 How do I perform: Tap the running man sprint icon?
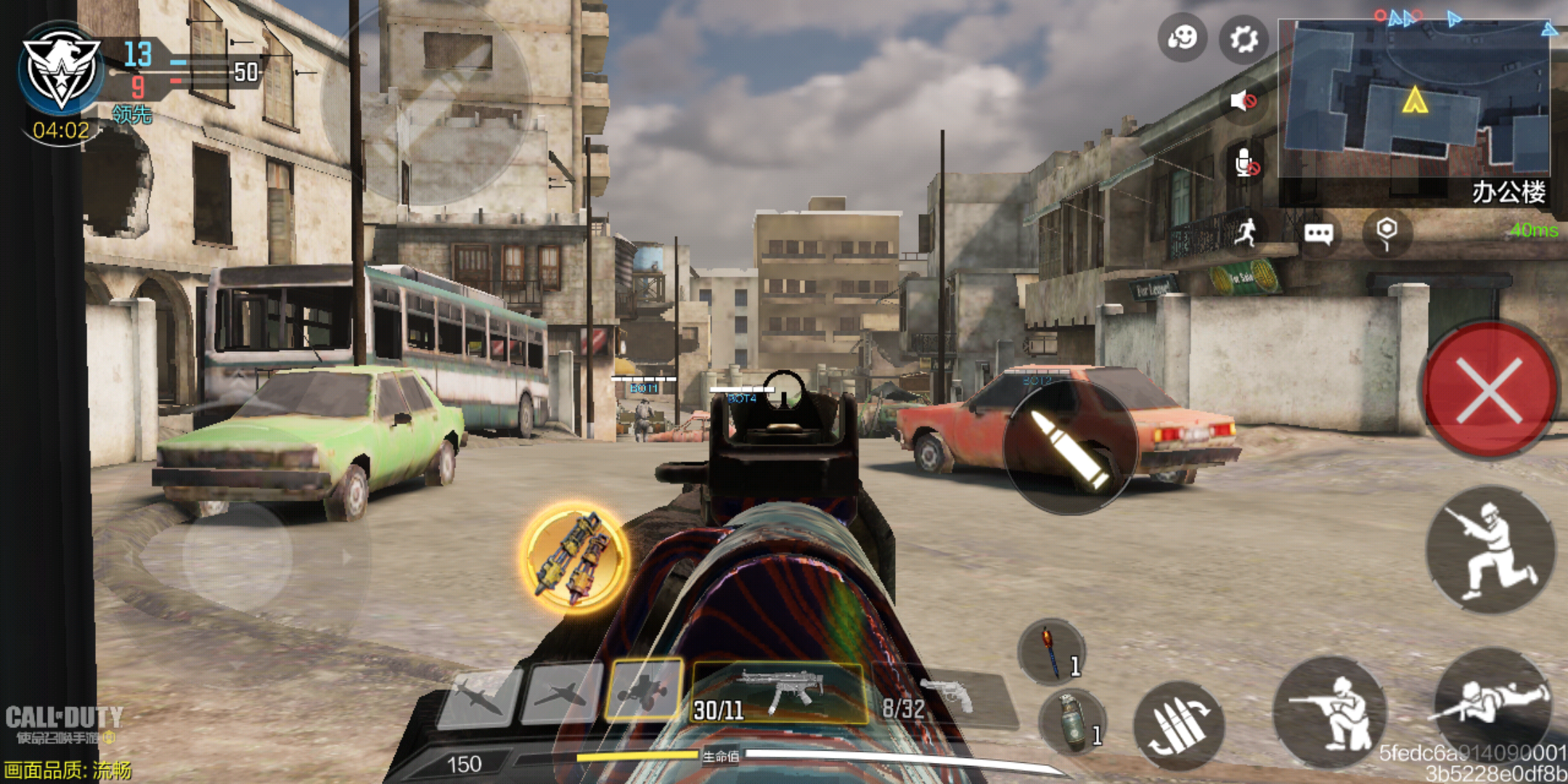click(1246, 232)
